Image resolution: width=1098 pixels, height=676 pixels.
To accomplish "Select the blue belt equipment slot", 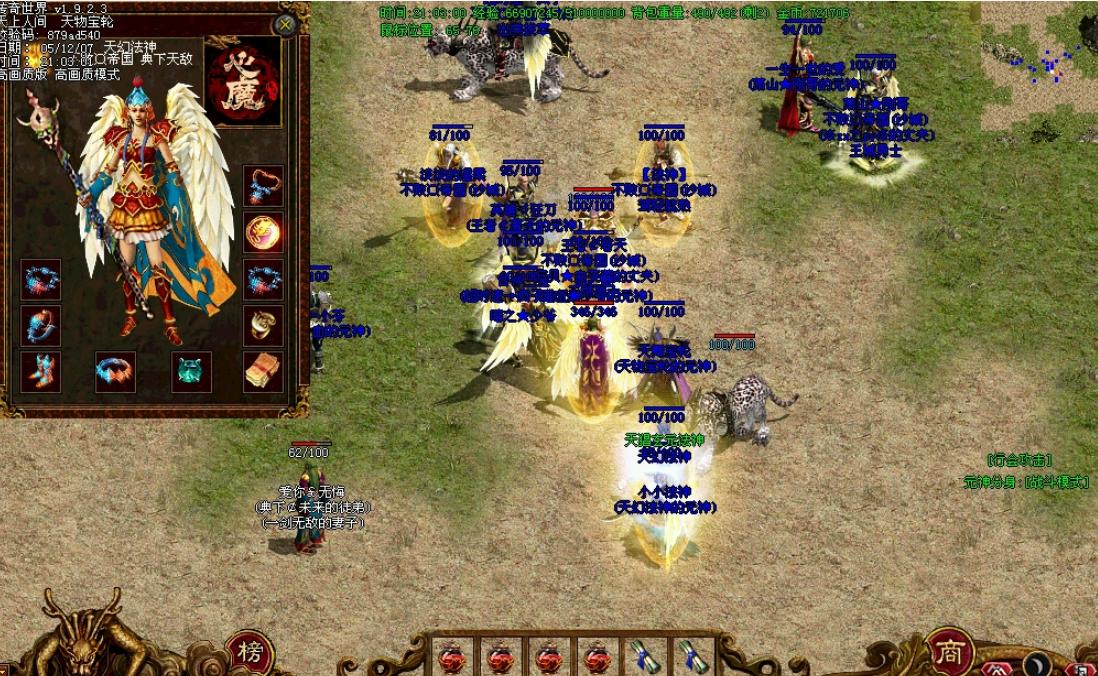I will tap(115, 371).
